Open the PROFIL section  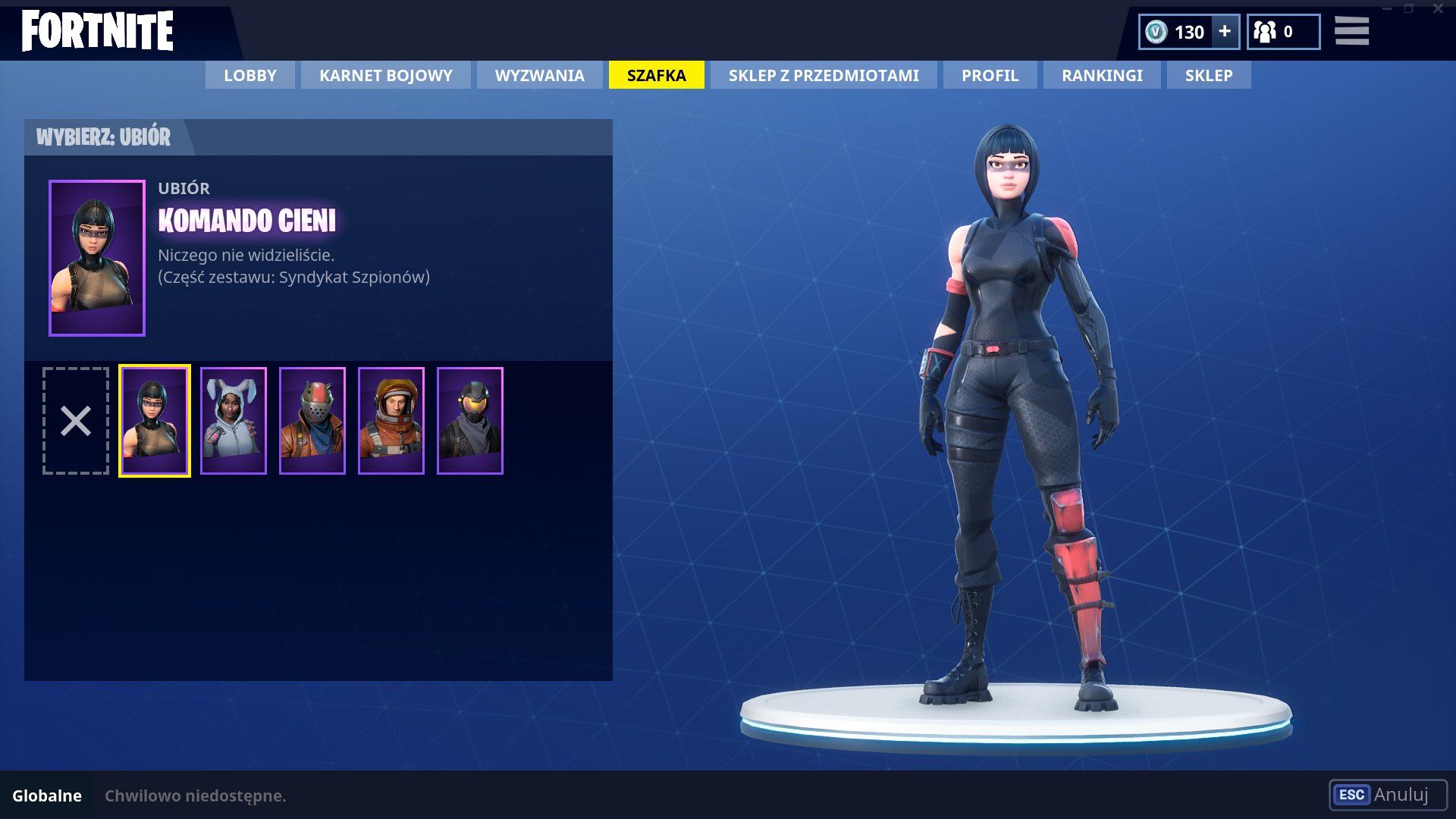(989, 75)
